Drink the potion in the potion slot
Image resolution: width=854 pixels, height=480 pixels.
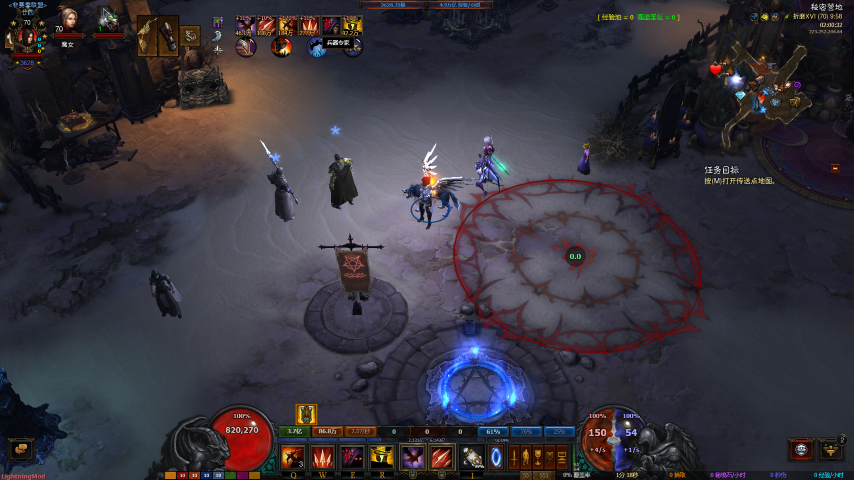click(471, 458)
